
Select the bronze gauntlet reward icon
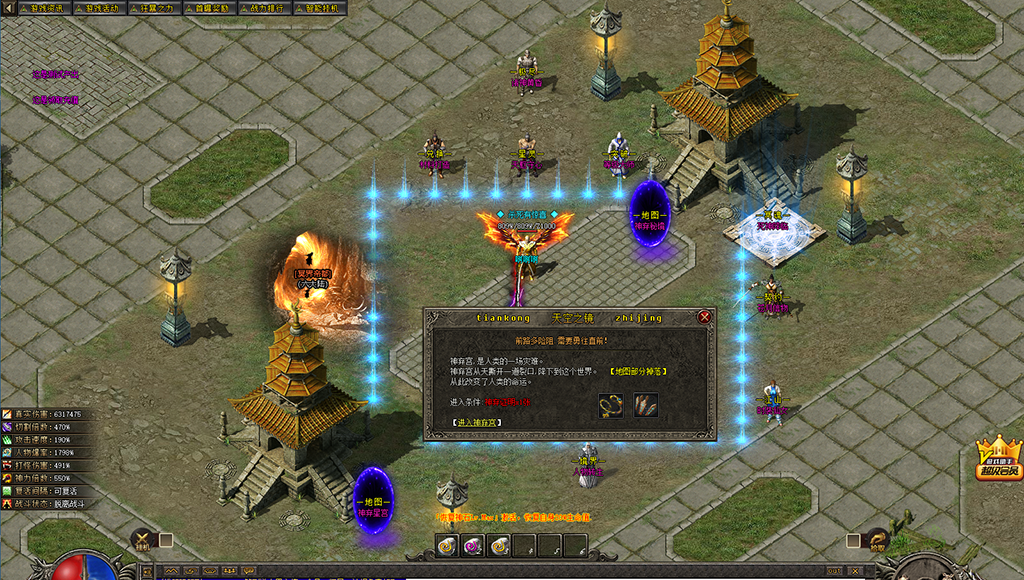645,405
